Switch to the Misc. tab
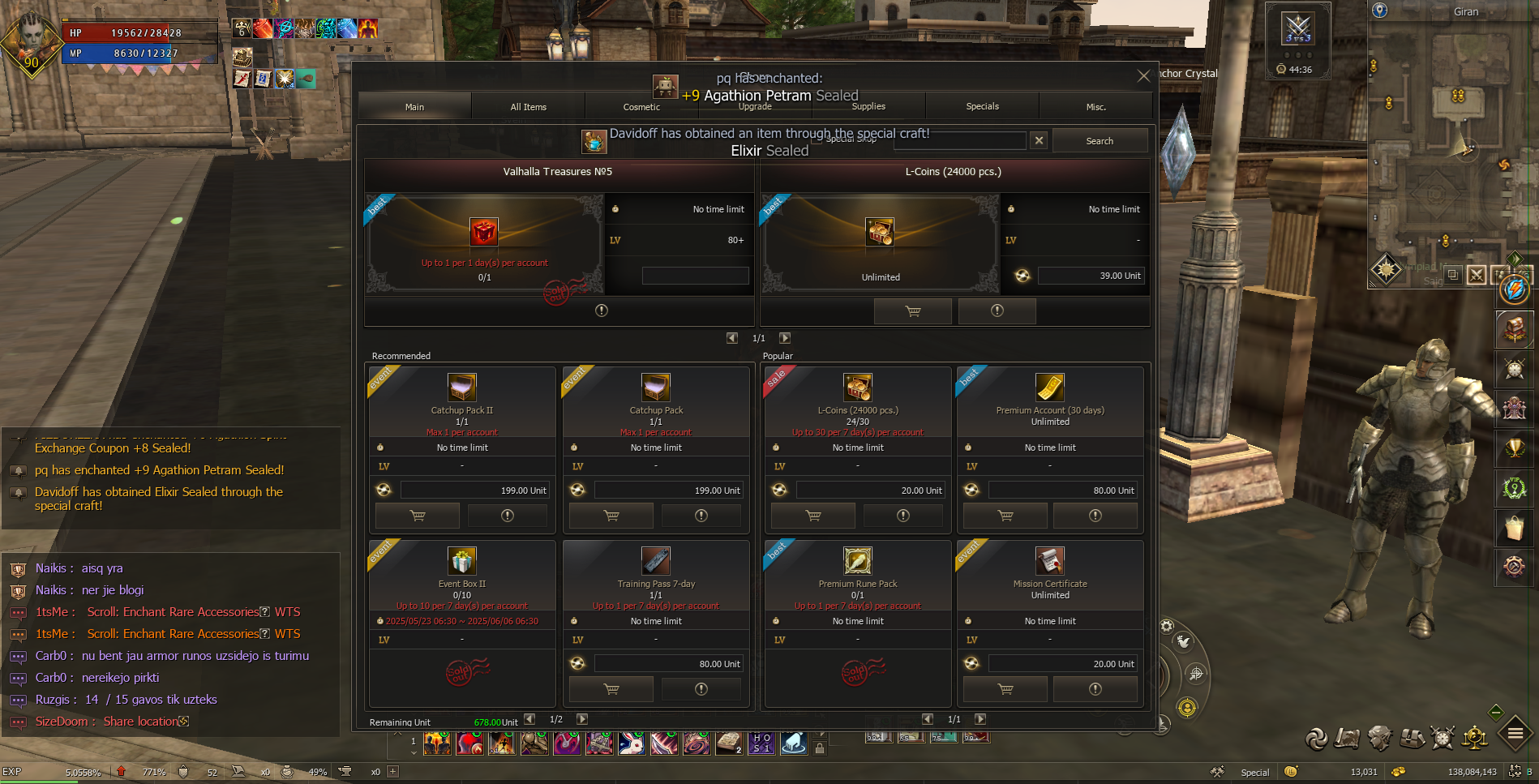 click(x=1095, y=107)
